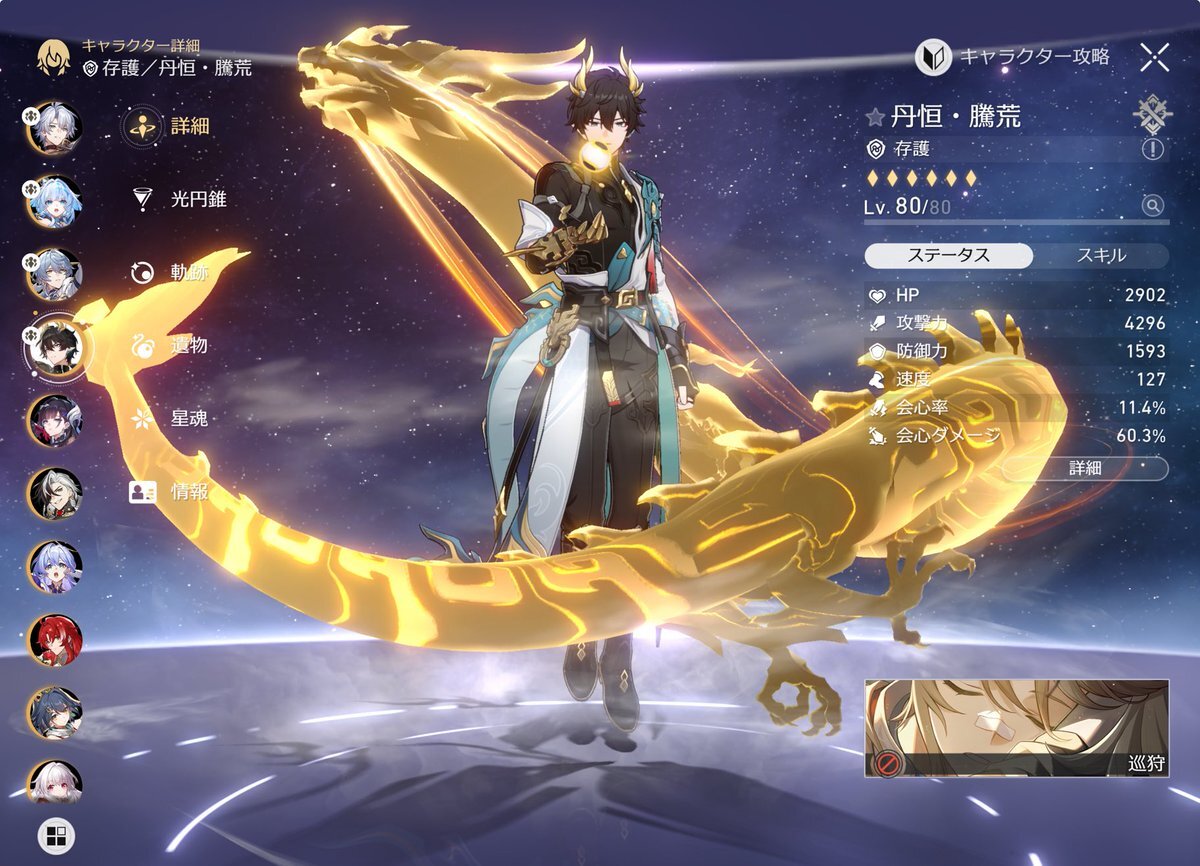1200x866 pixels.
Task: Choose the blue-haired girl character portrait
Action: (x=55, y=202)
